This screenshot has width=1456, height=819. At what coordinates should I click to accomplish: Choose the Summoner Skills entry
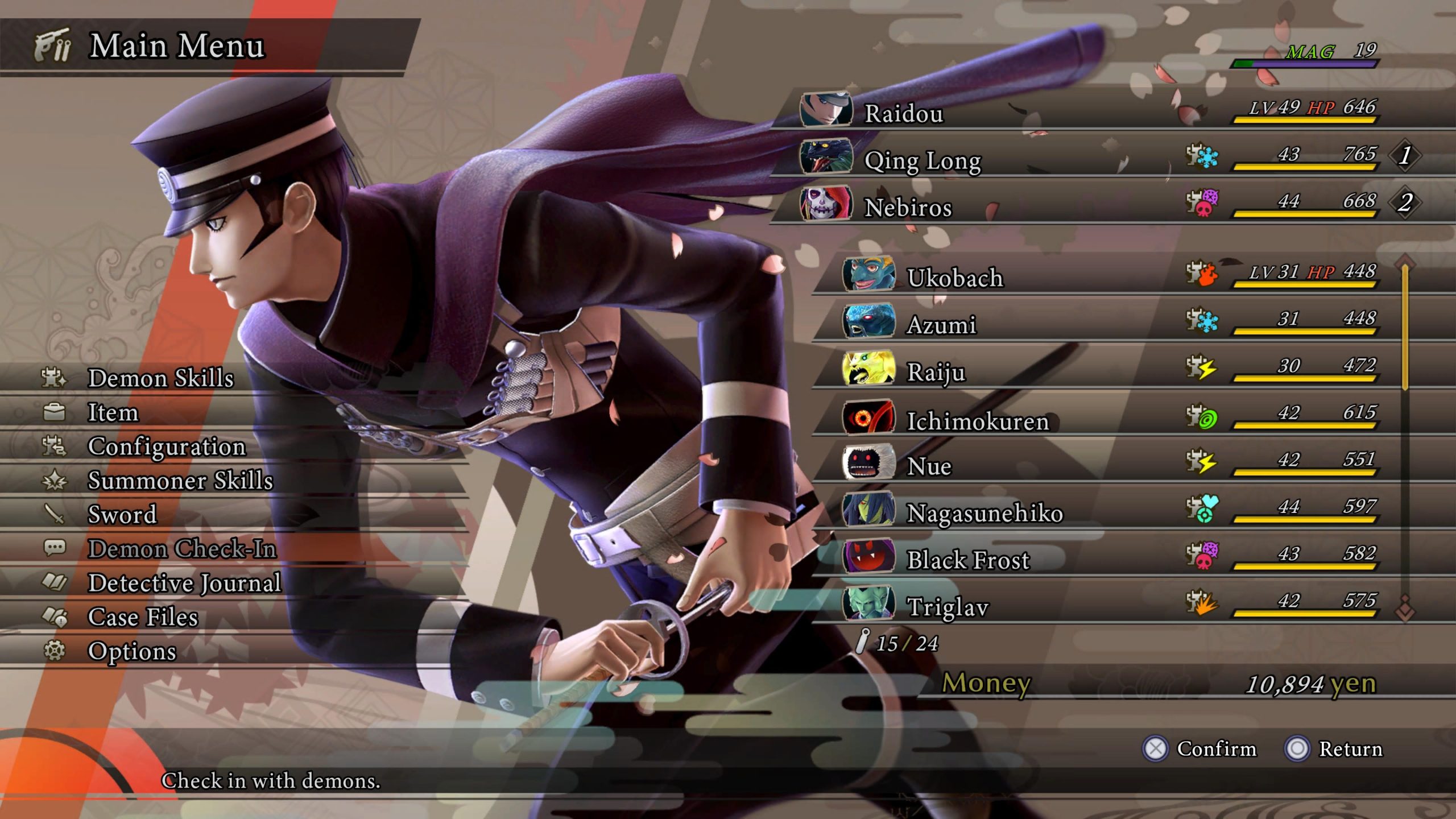point(180,481)
